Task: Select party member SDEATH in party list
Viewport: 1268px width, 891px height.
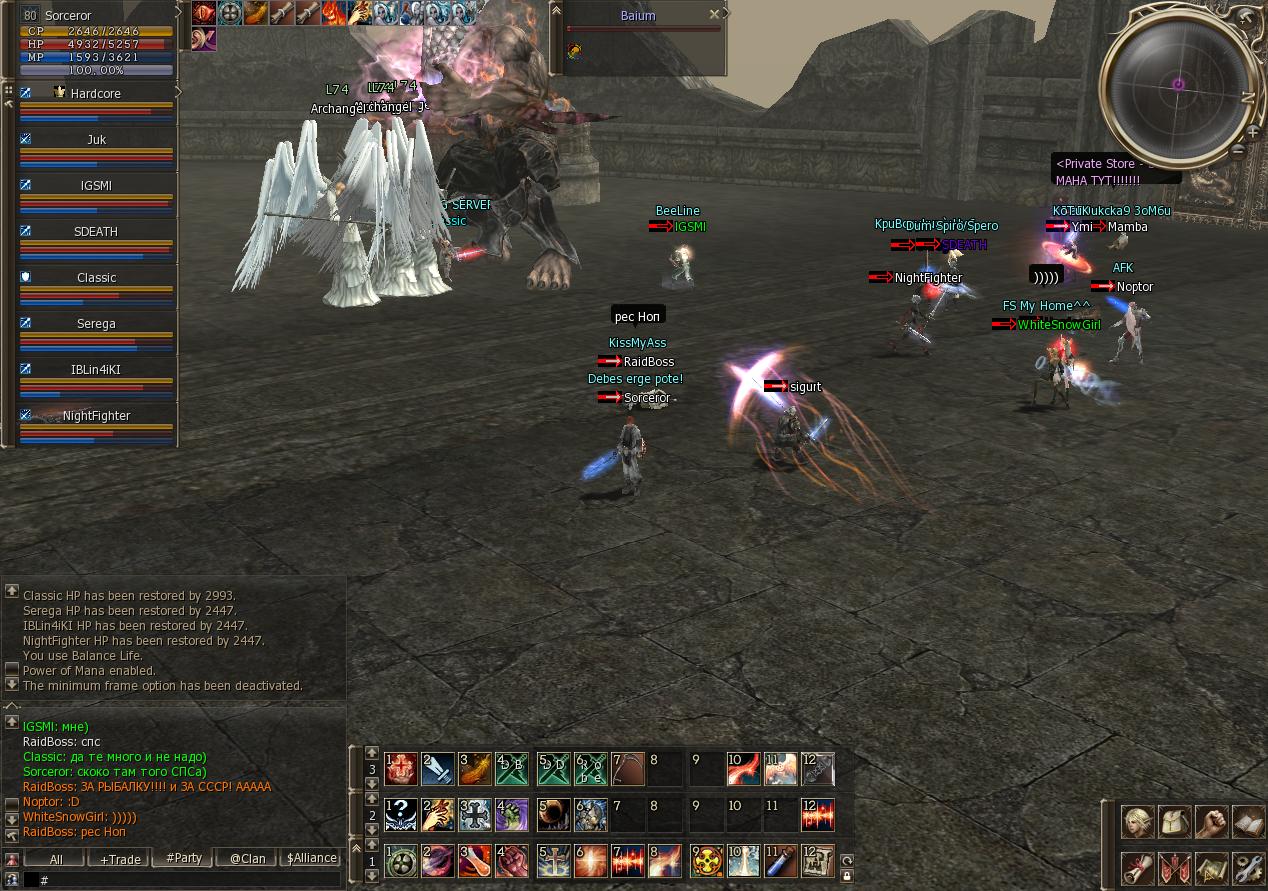Action: [96, 232]
